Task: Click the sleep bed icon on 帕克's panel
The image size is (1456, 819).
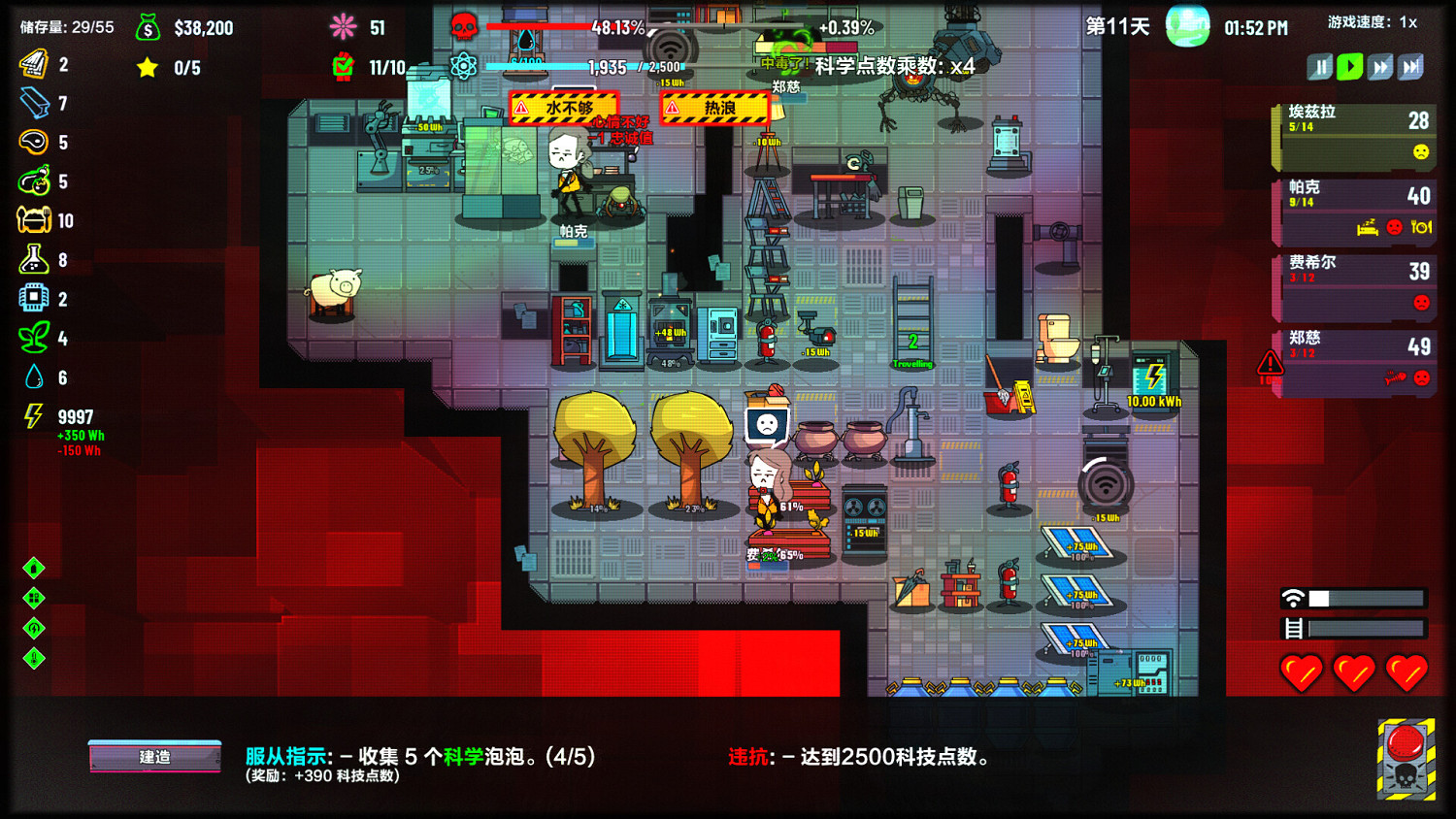Action: click(1369, 230)
